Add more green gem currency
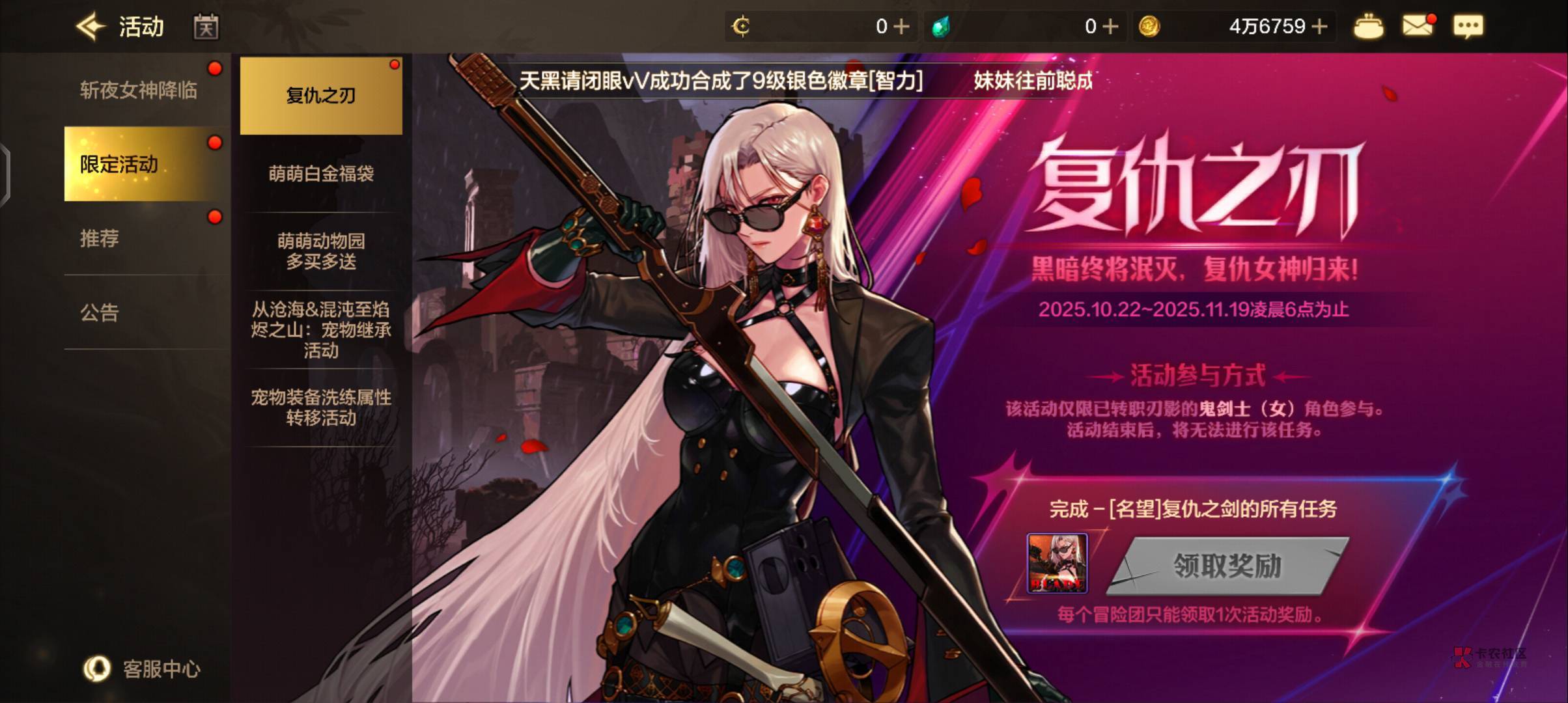1568x703 pixels. pos(1111,27)
